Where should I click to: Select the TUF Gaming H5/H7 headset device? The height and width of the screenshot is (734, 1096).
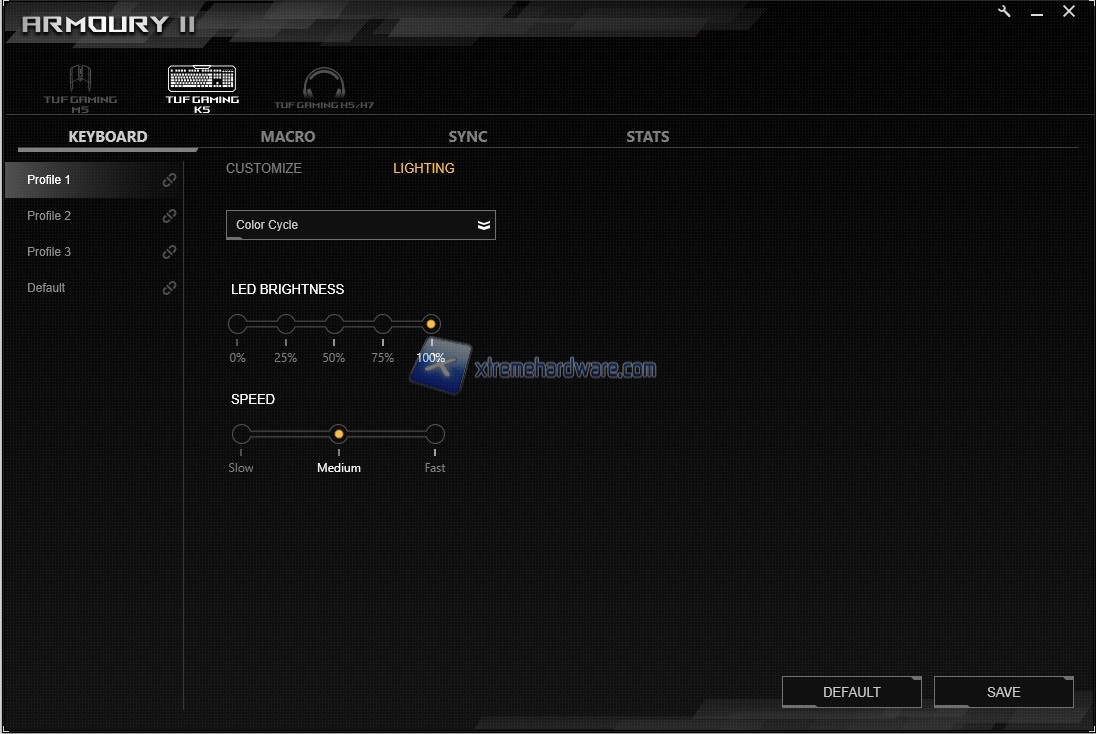coord(324,88)
